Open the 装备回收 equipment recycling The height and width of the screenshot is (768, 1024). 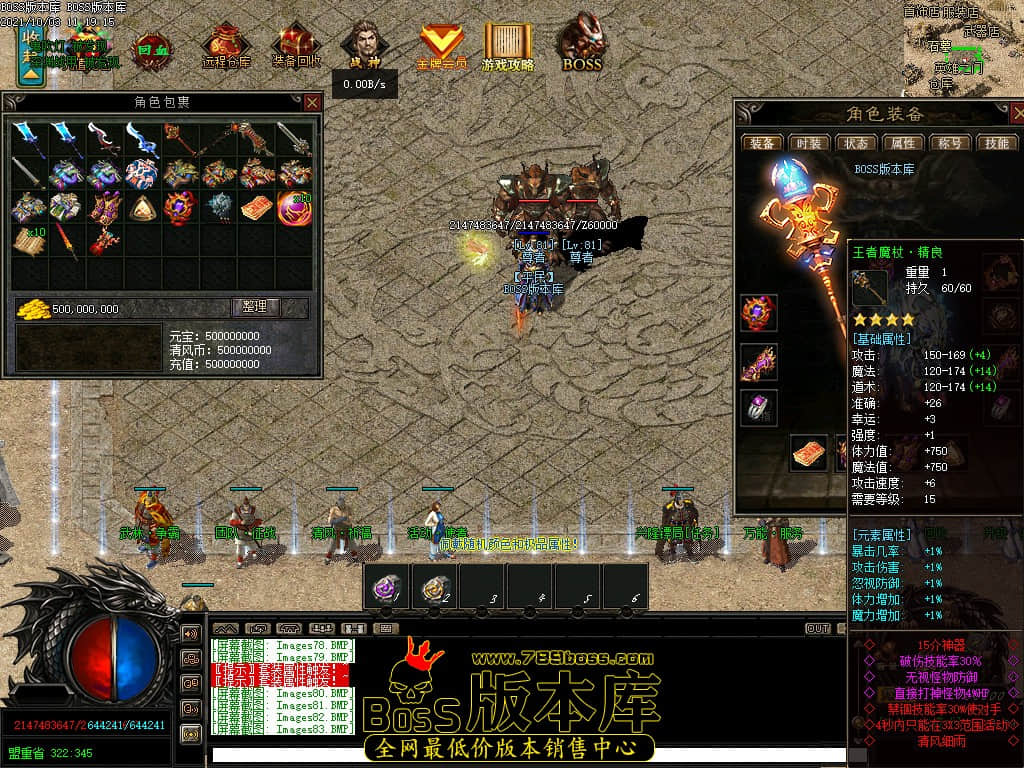296,47
